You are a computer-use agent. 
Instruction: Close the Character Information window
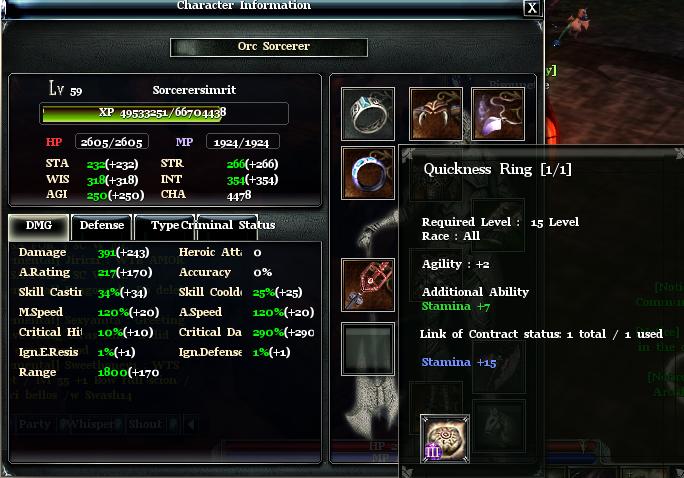click(532, 8)
